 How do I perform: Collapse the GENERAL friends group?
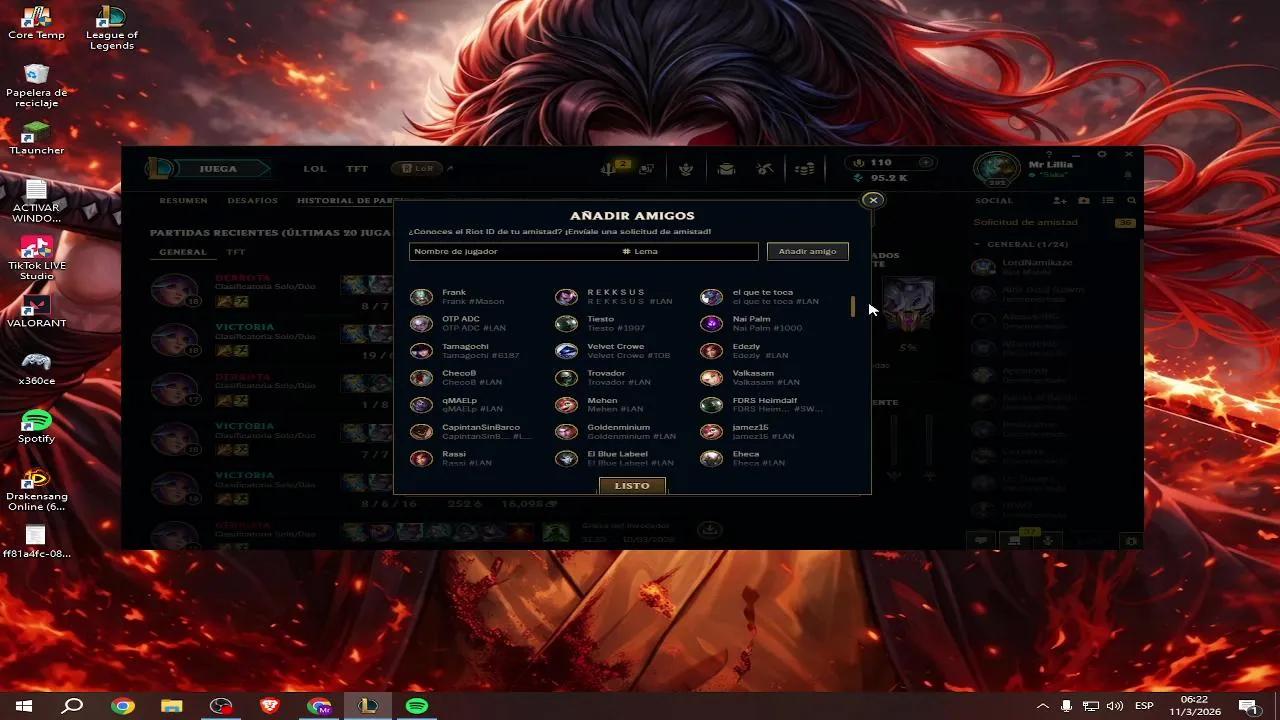(x=977, y=243)
